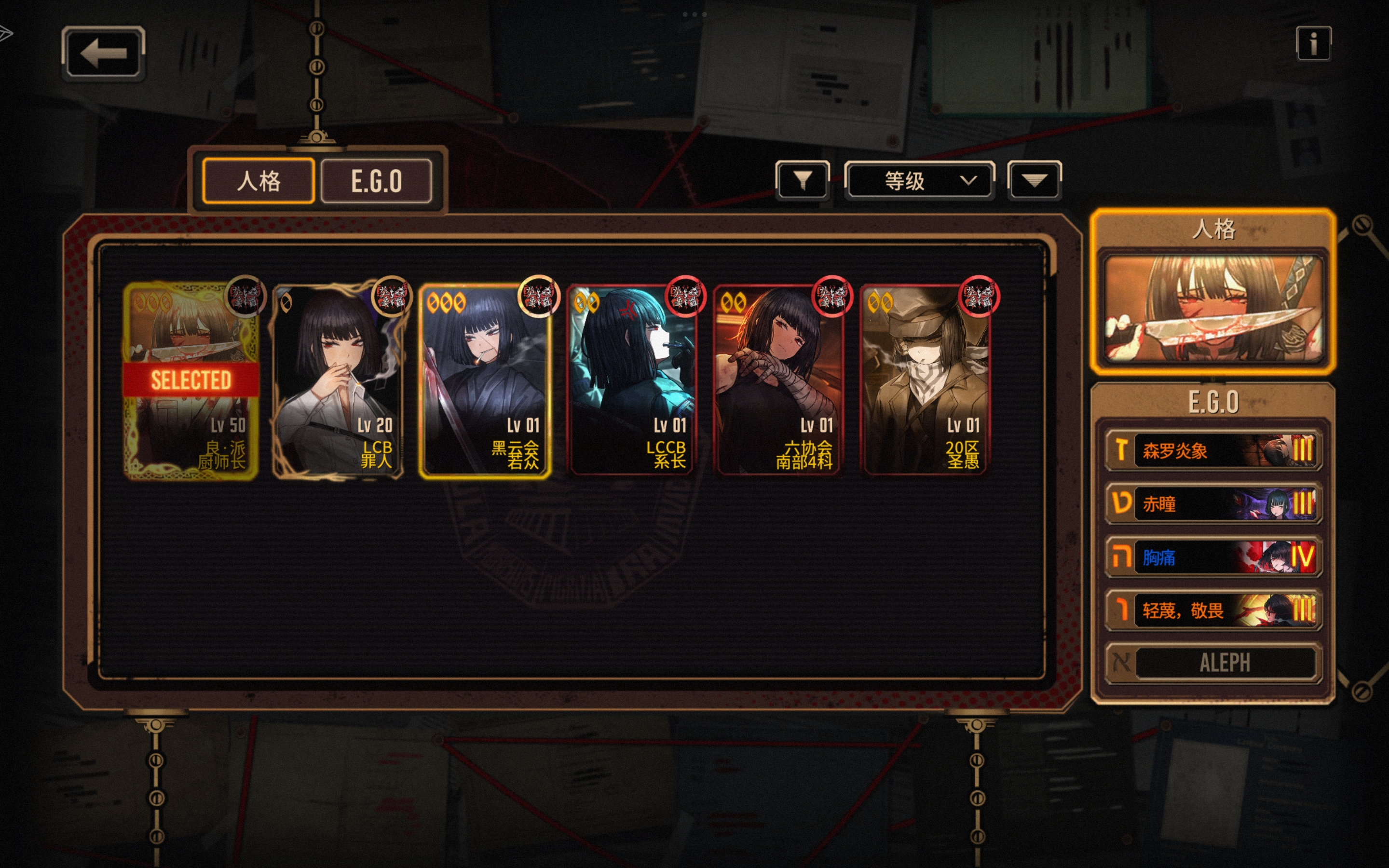This screenshot has width=1389, height=868.
Task: Select the LCCB 系长 identity card
Action: click(x=632, y=380)
